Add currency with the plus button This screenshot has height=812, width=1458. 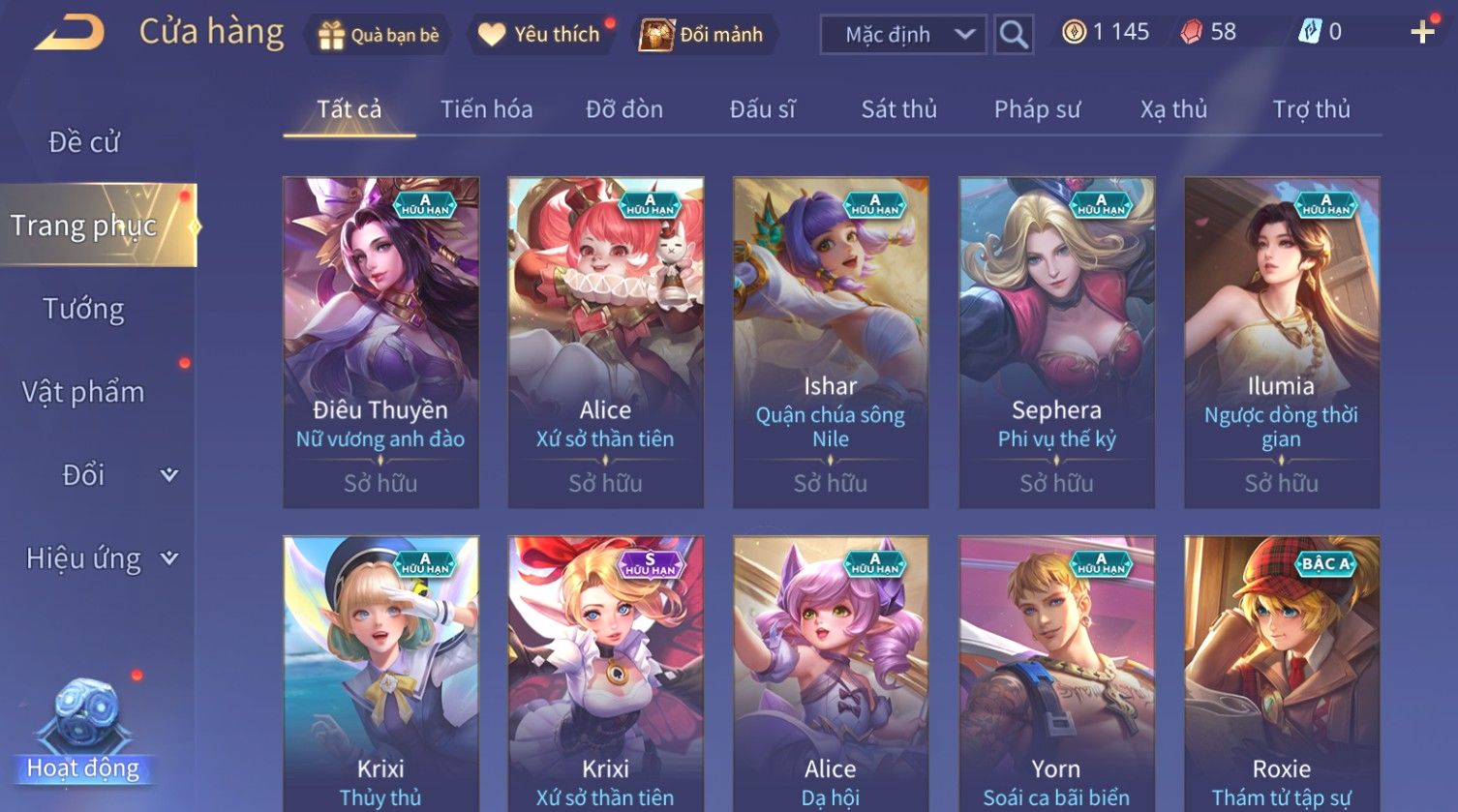(1422, 33)
